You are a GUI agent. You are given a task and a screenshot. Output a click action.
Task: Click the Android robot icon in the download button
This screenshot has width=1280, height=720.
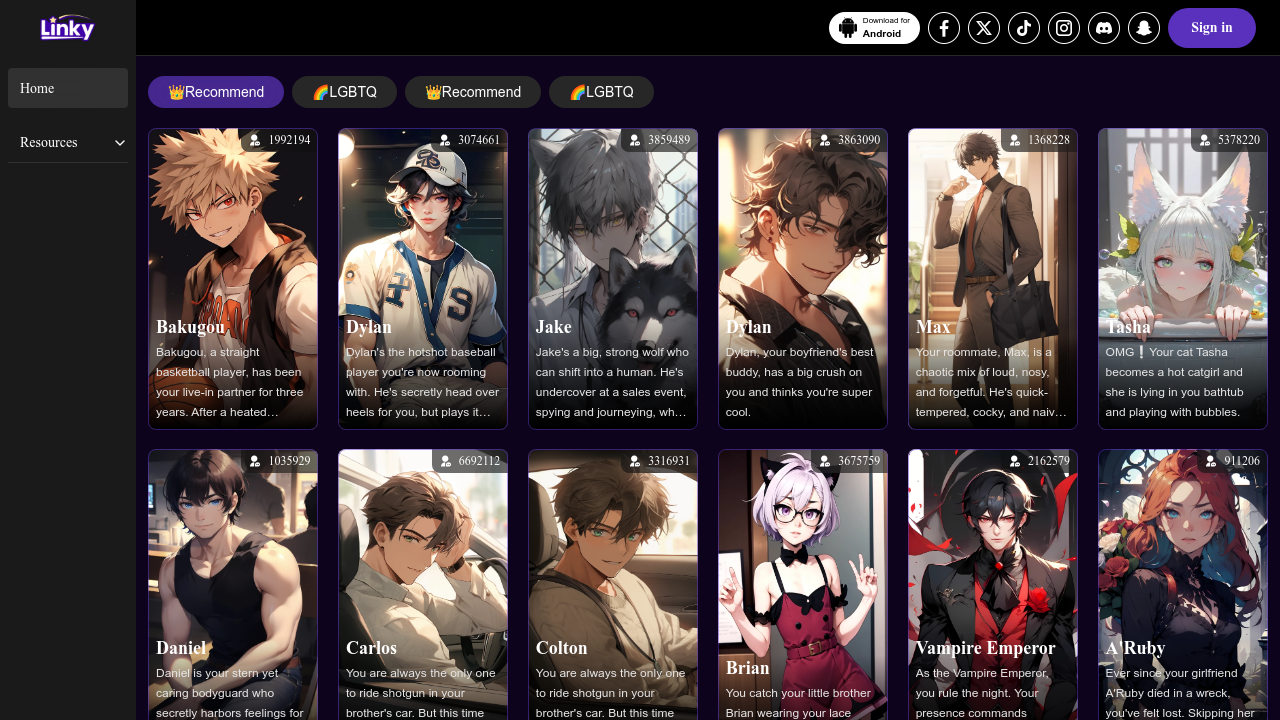tap(847, 27)
